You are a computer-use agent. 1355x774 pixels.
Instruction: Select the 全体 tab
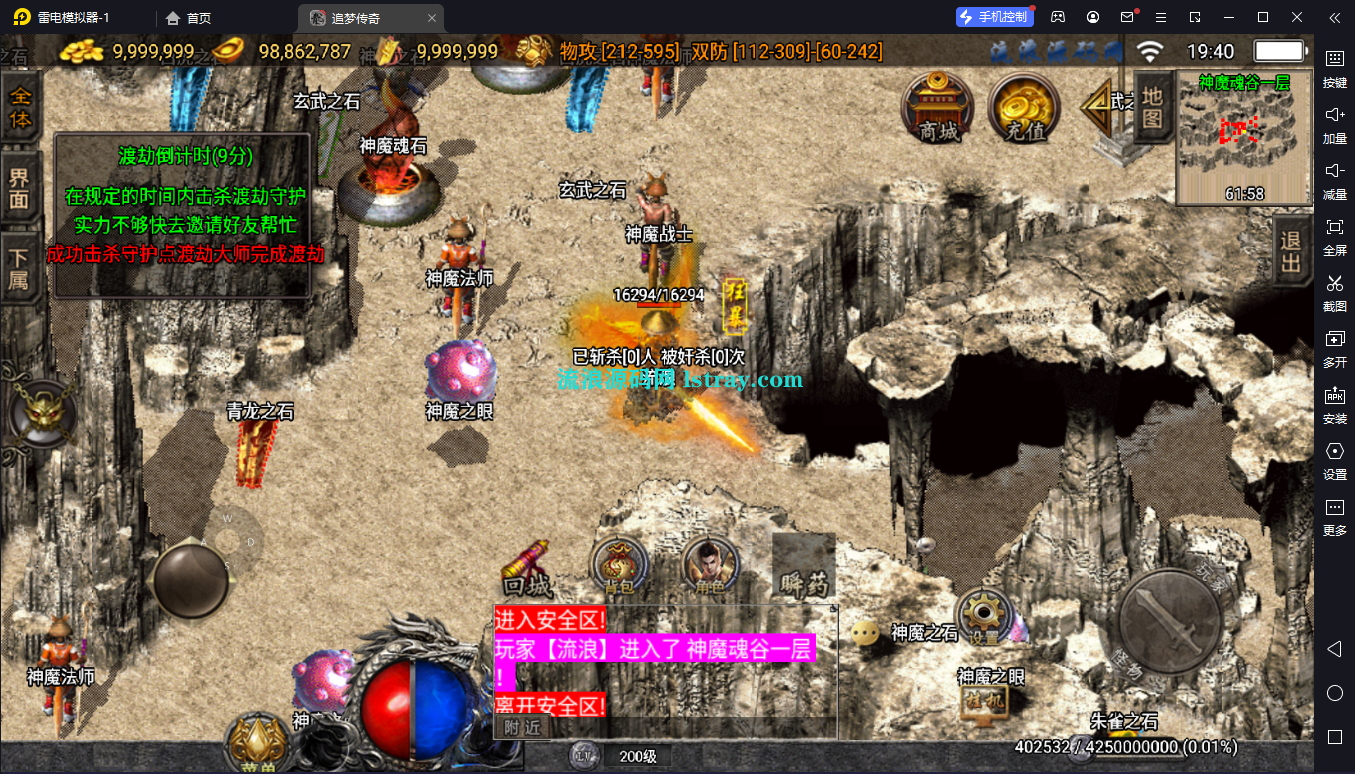coord(20,109)
